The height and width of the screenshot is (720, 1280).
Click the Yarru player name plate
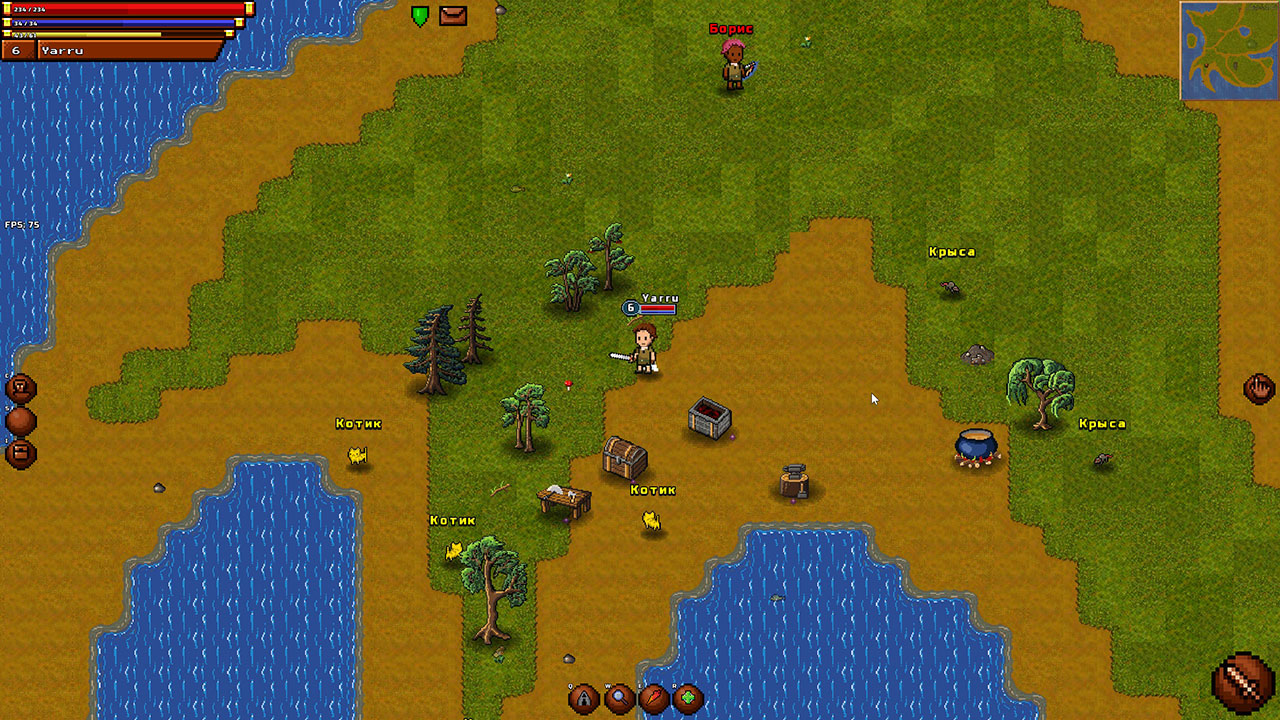(x=128, y=50)
